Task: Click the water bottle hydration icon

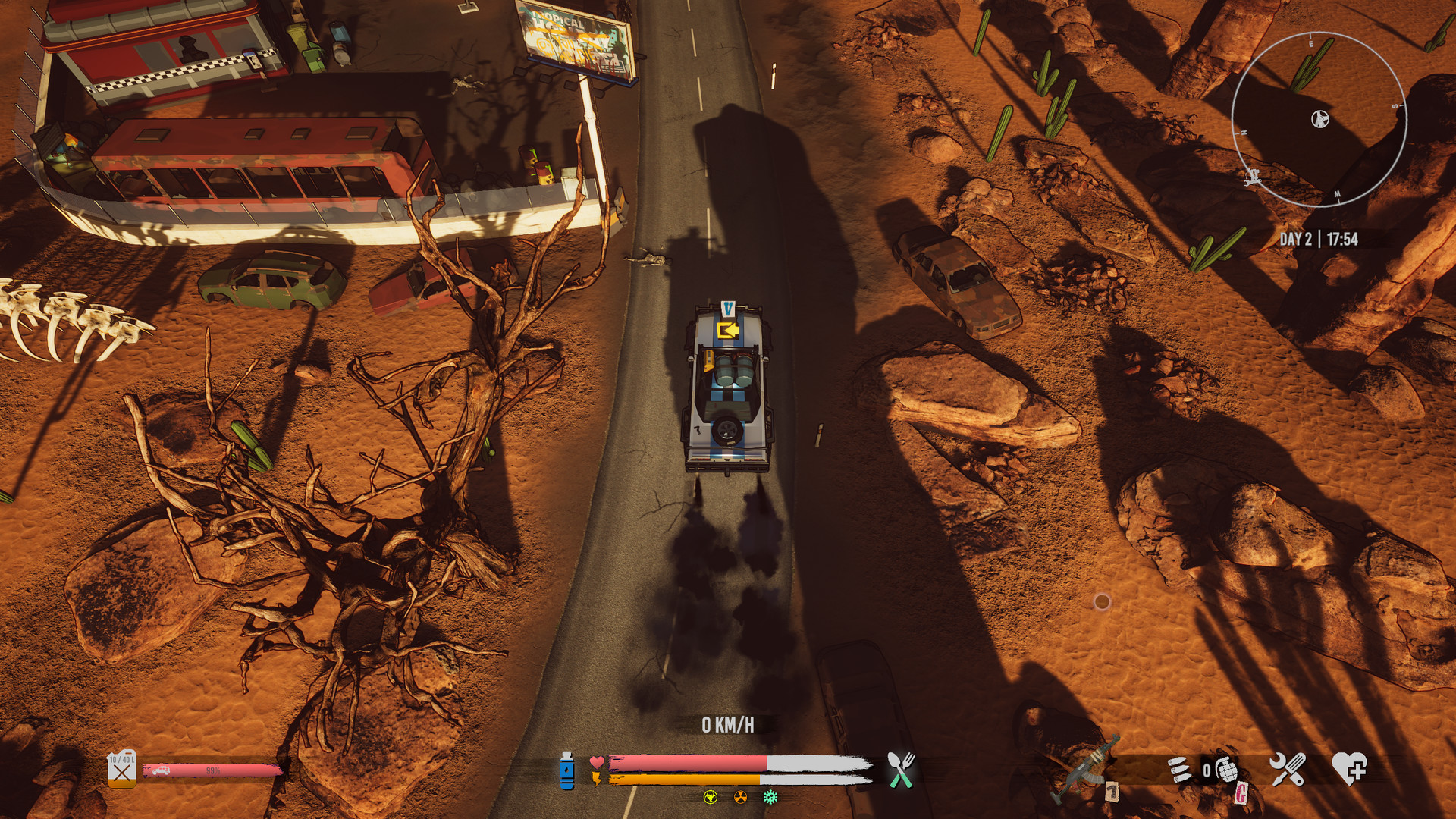Action: click(x=567, y=771)
